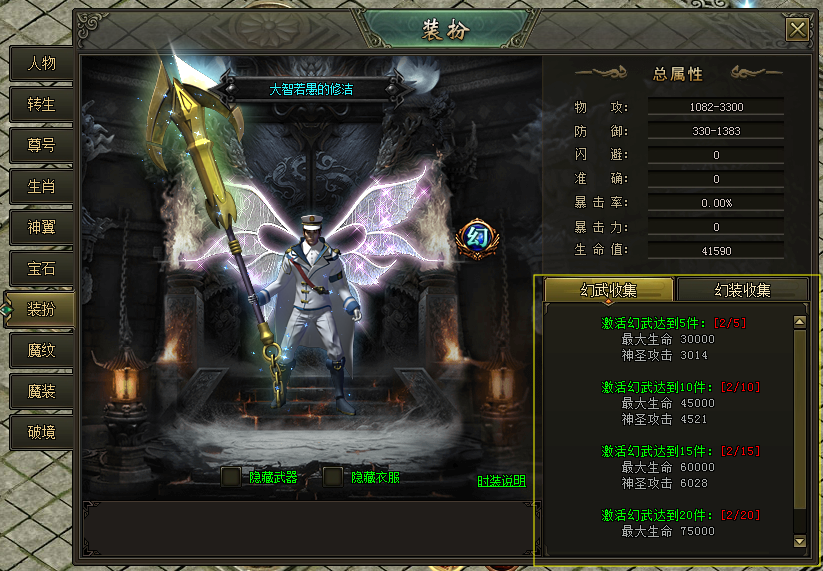This screenshot has height=571, width=823.
Task: Click the collection list scroll-down arrow
Action: pyautogui.click(x=799, y=541)
